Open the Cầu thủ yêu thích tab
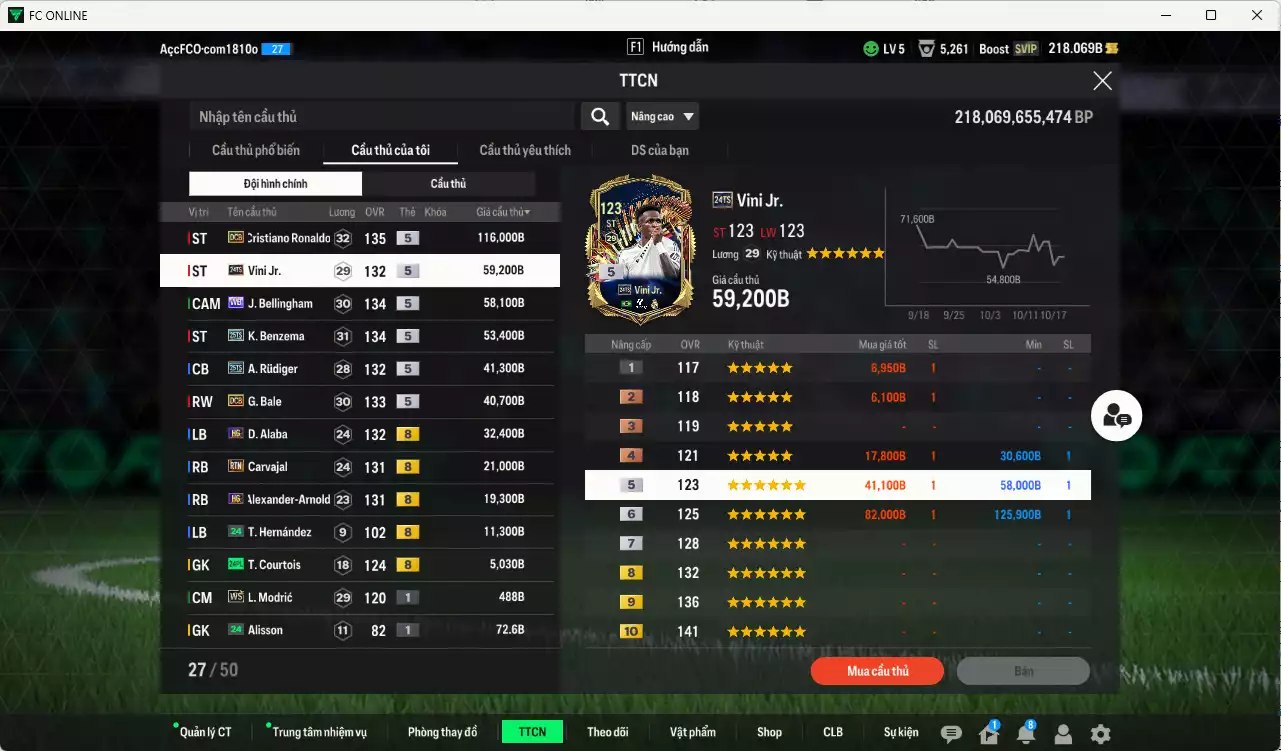 (x=525, y=150)
